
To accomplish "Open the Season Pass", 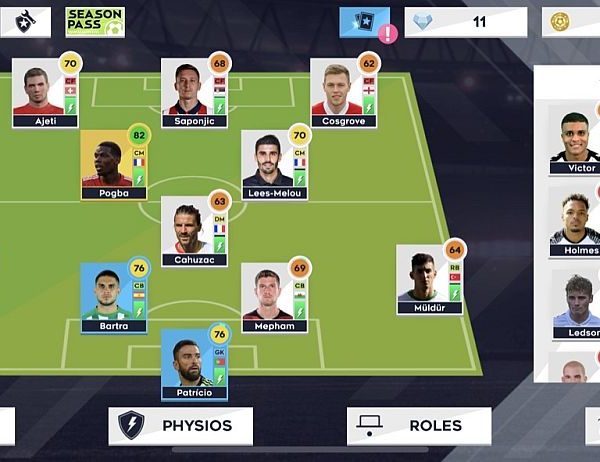I will [x=95, y=22].
